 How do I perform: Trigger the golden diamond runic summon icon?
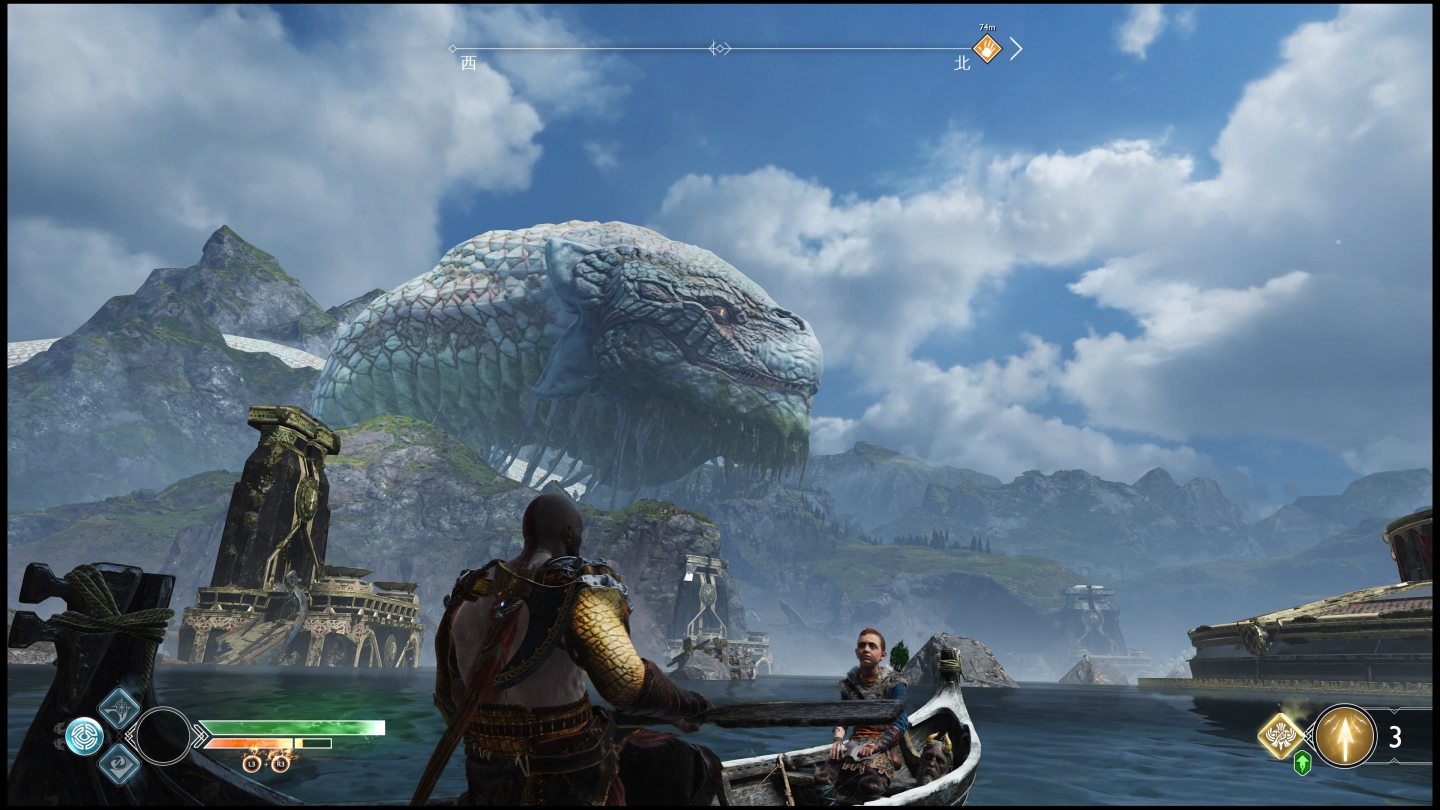1281,735
